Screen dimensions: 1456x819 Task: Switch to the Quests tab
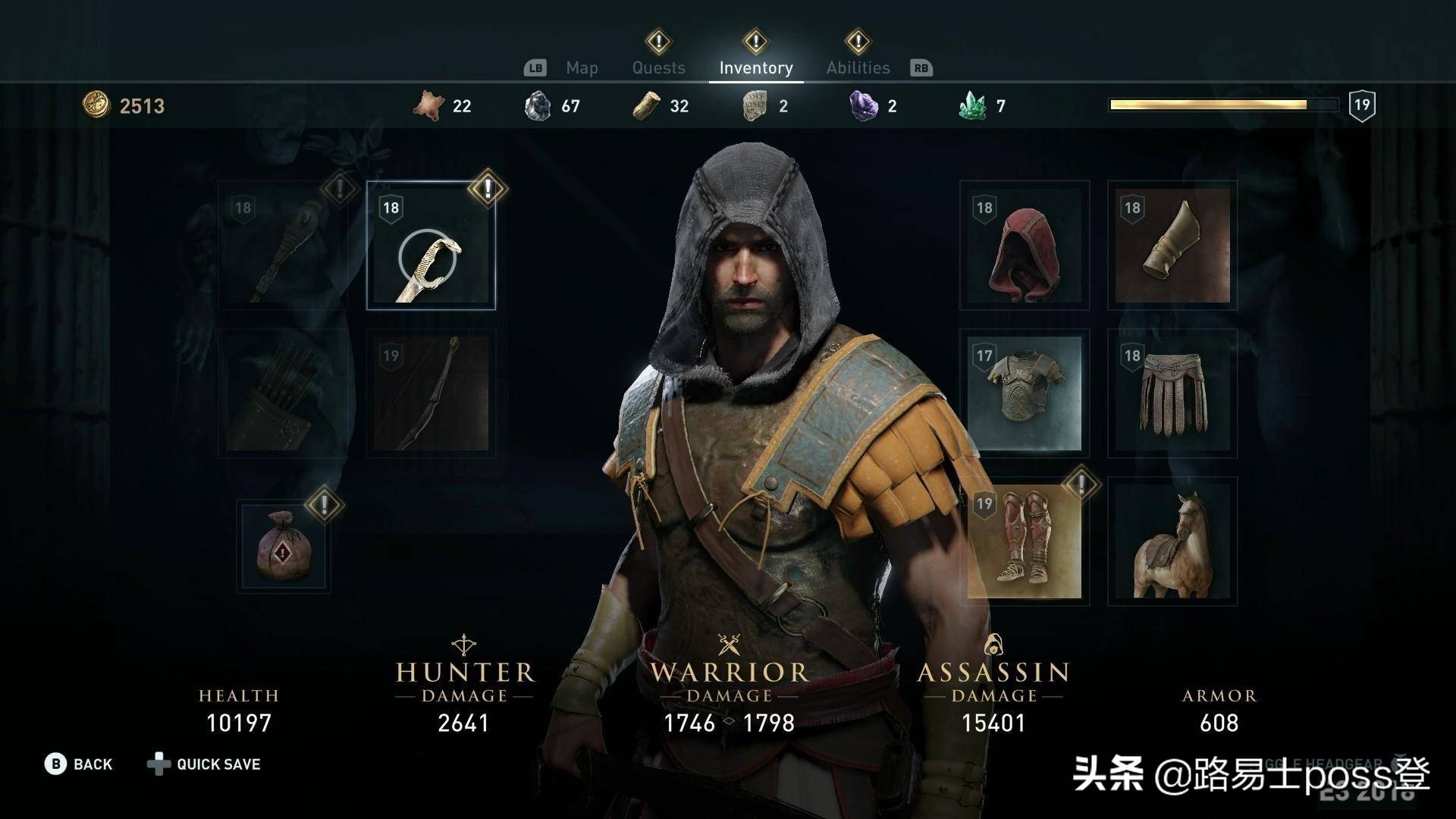[658, 67]
